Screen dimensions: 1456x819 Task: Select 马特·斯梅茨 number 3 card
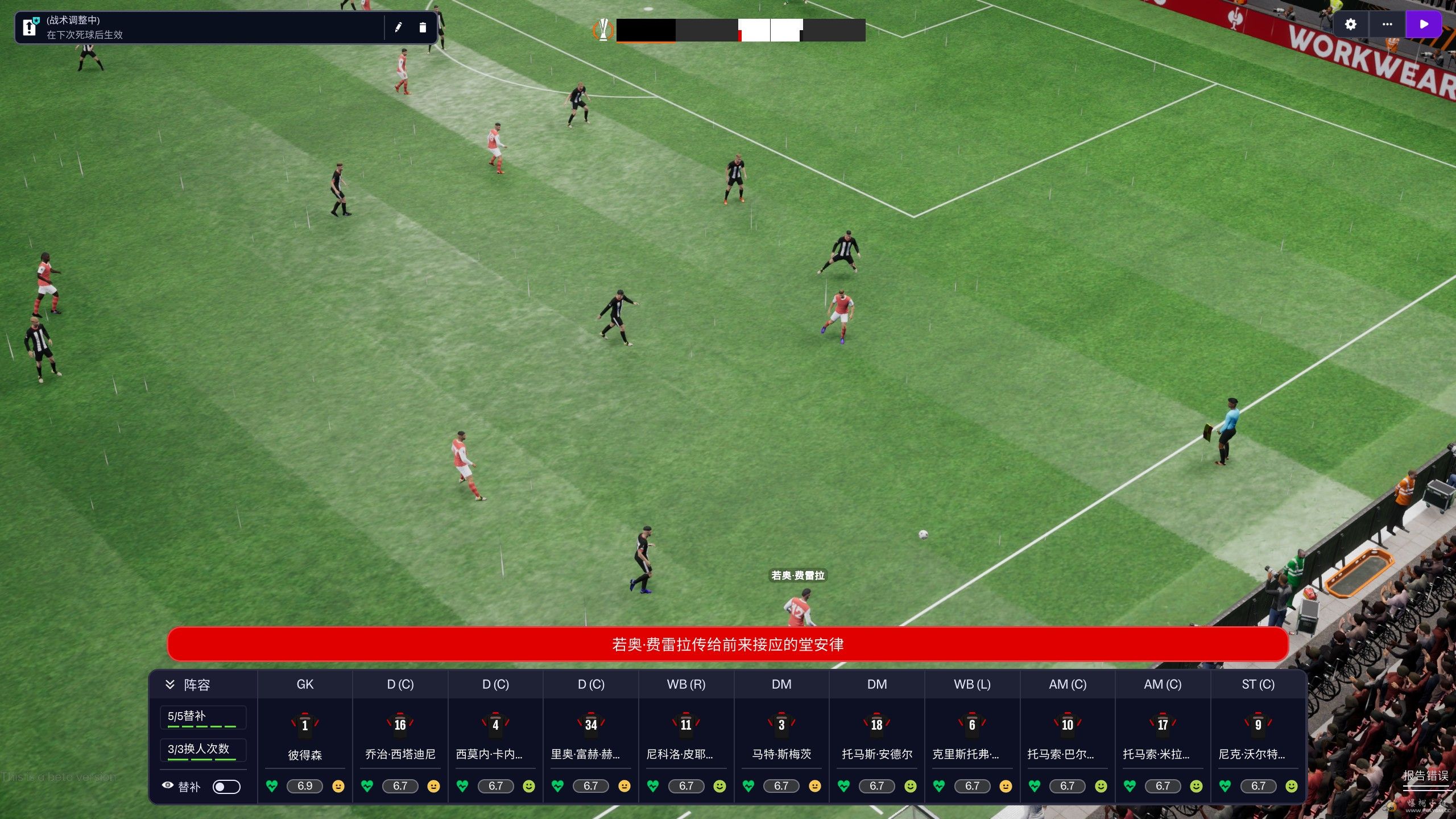point(781,738)
